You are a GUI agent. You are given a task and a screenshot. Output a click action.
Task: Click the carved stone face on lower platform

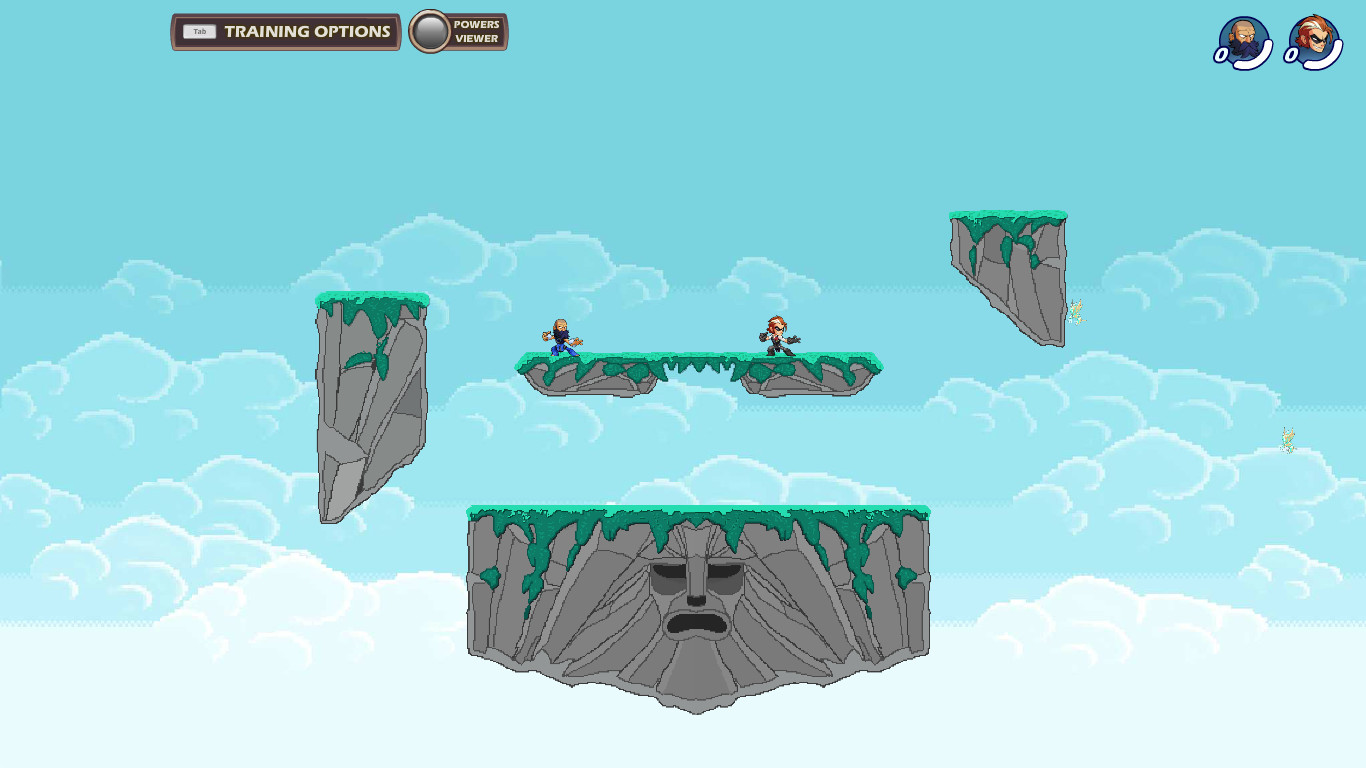[x=698, y=600]
